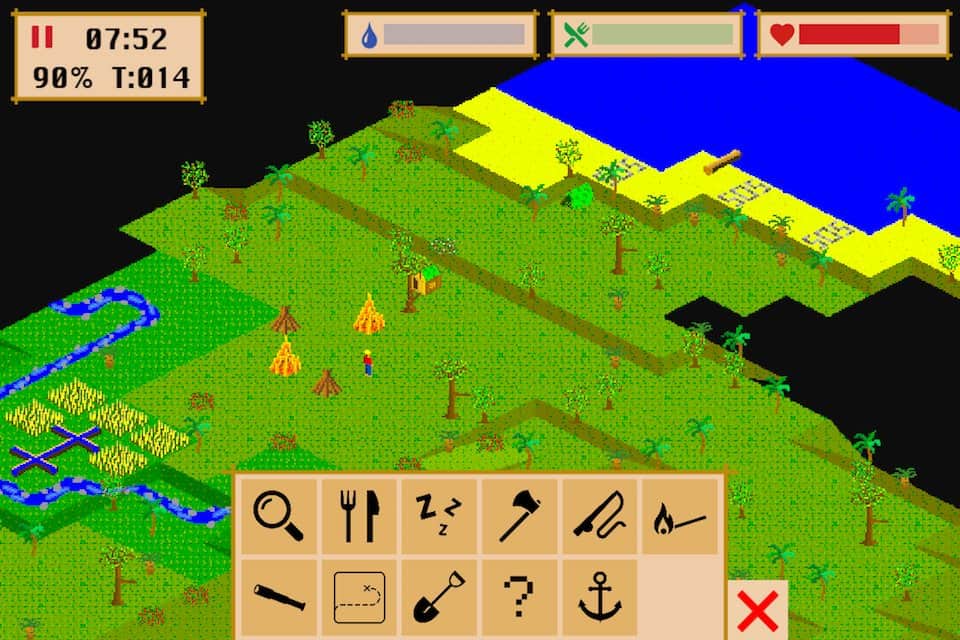Activate the Zz sleep action
This screenshot has height=640, width=960.
(x=439, y=515)
